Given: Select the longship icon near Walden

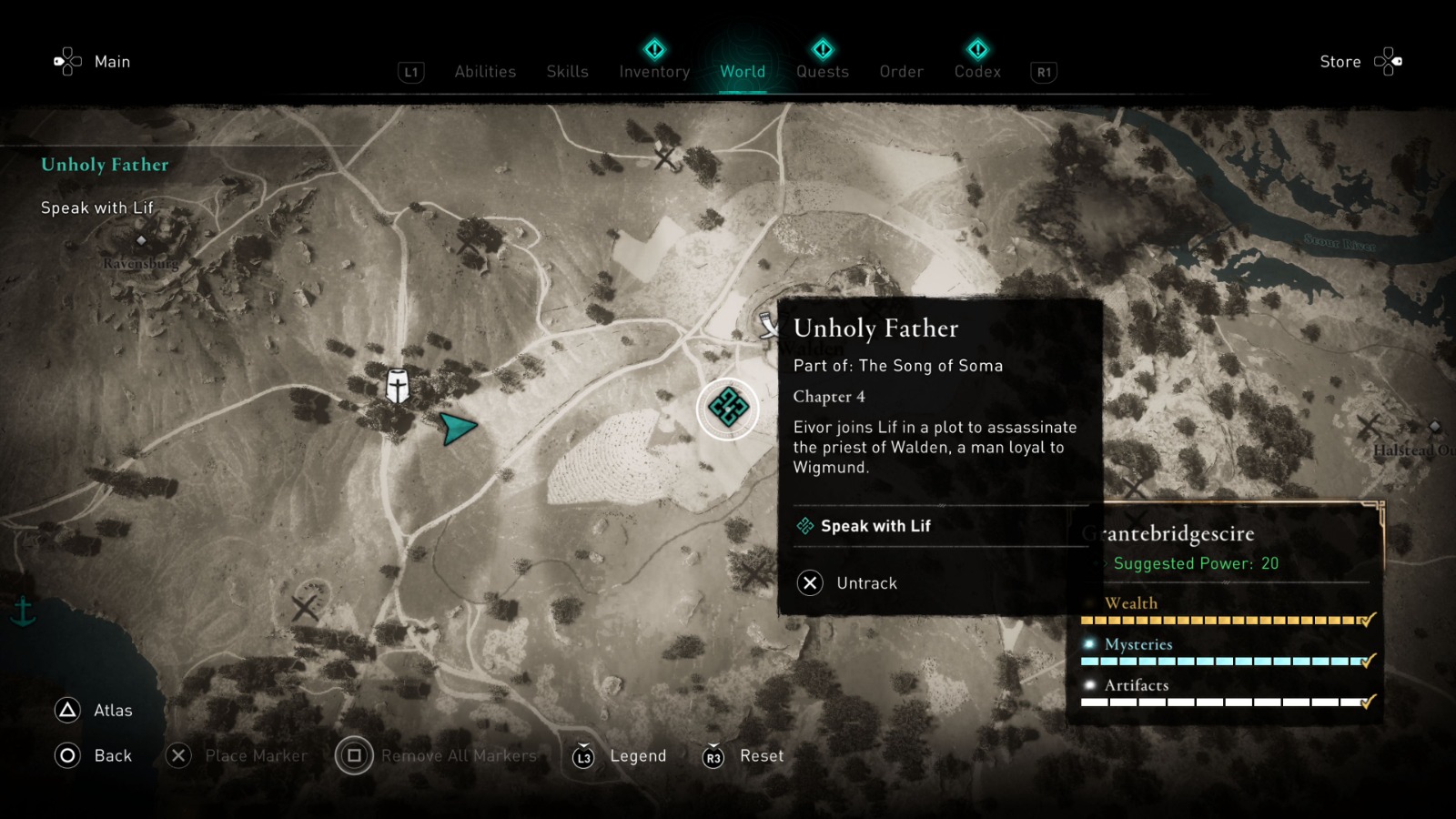Looking at the screenshot, I should point(767,324).
